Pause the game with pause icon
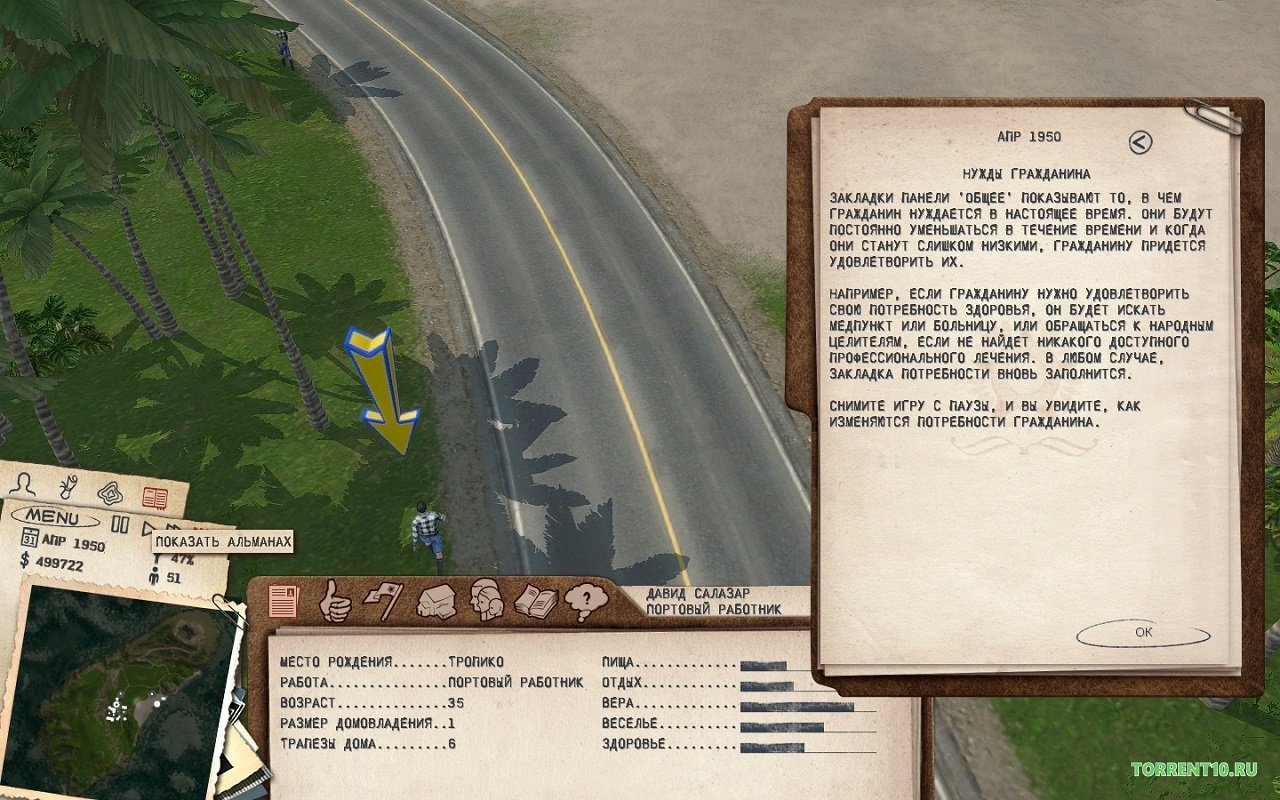The height and width of the screenshot is (800, 1280). click(x=121, y=524)
